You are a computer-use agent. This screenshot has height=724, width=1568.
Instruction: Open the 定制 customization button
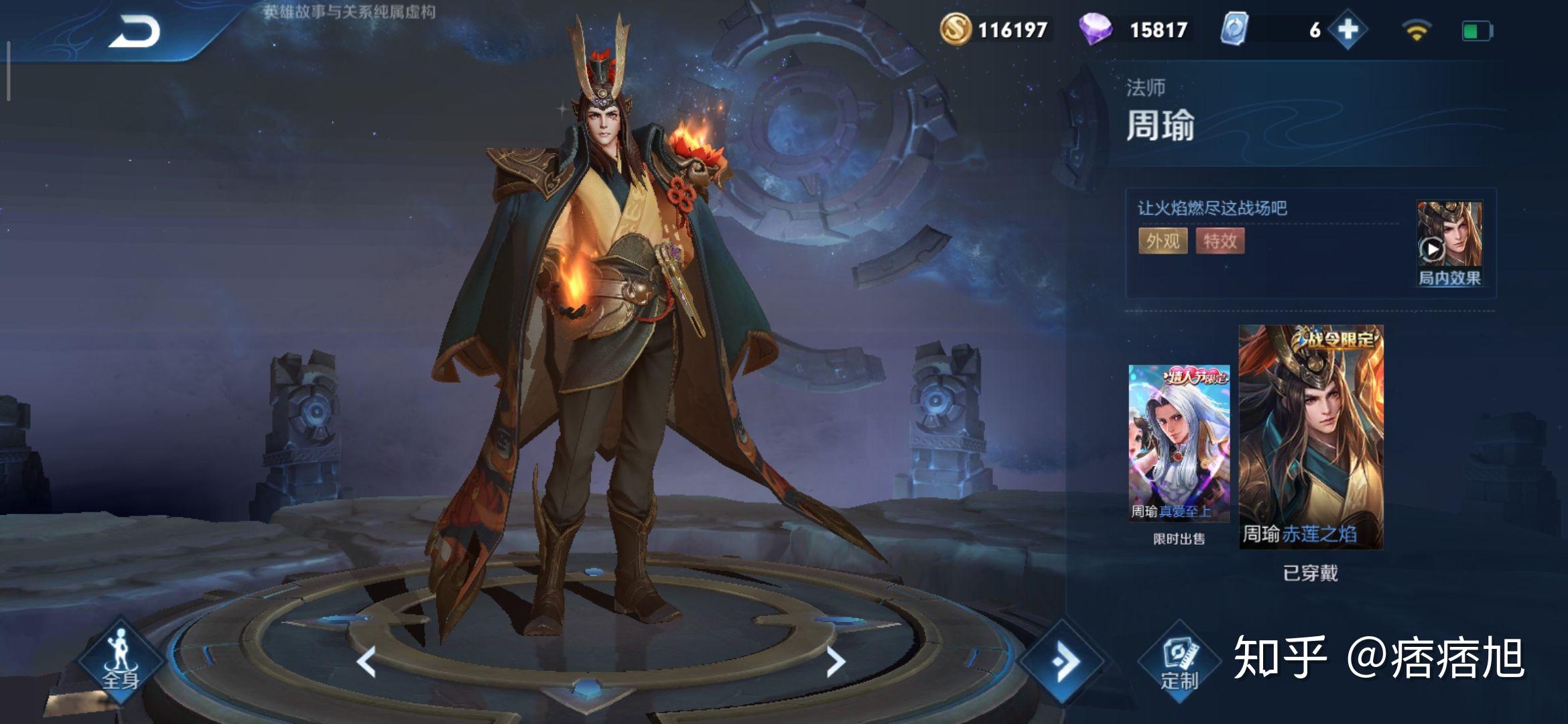(x=1179, y=662)
